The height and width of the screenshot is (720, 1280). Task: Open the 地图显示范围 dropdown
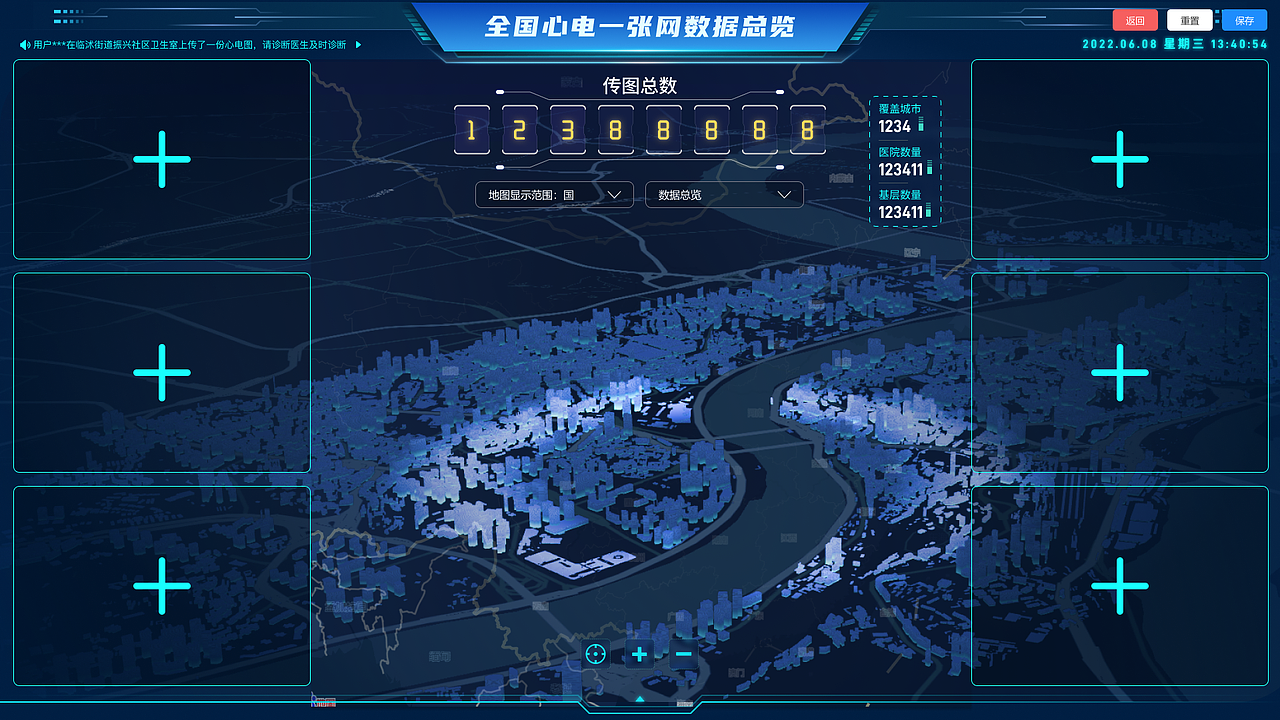click(x=554, y=194)
